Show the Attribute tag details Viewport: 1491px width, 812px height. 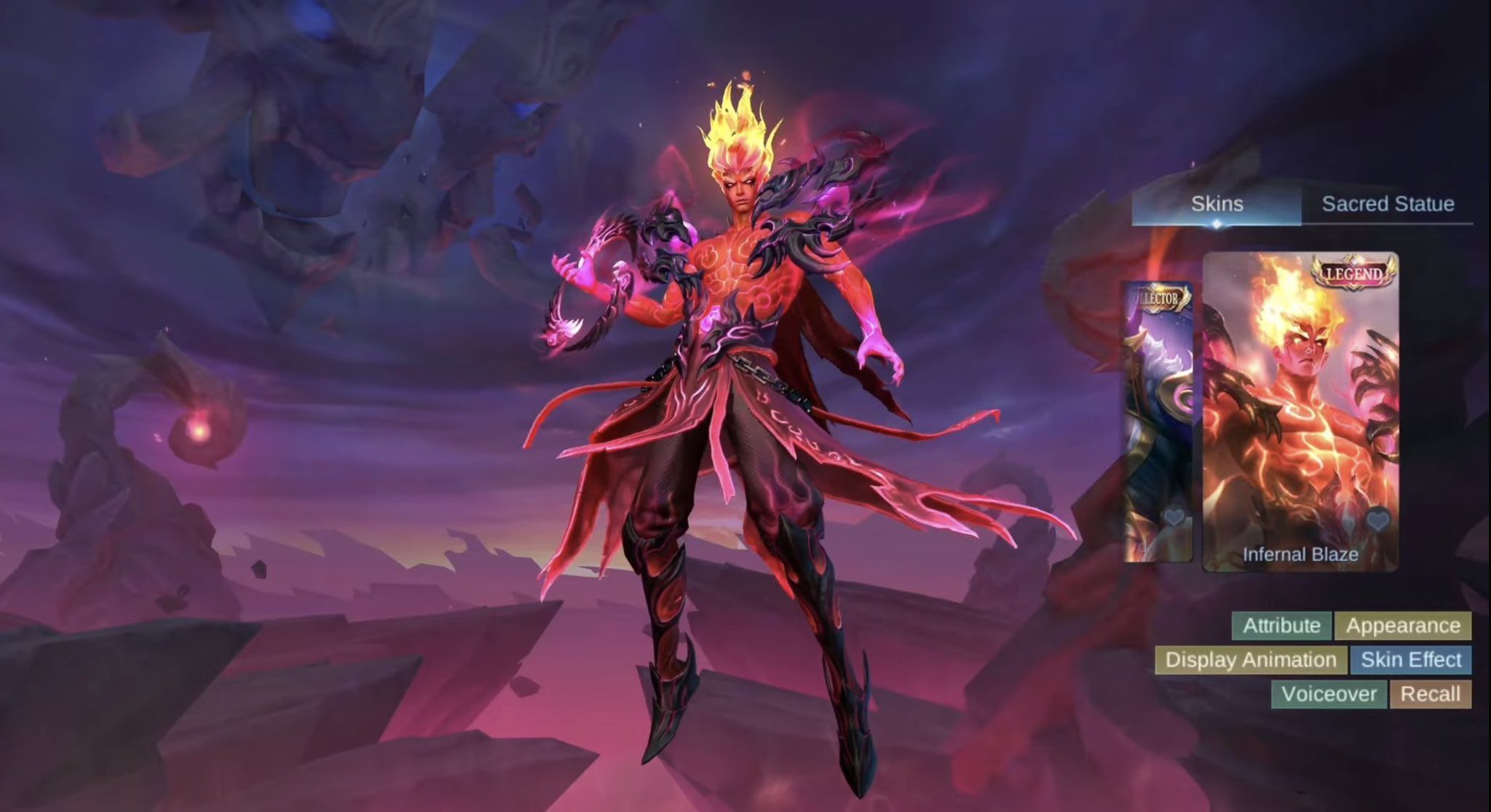tap(1281, 626)
